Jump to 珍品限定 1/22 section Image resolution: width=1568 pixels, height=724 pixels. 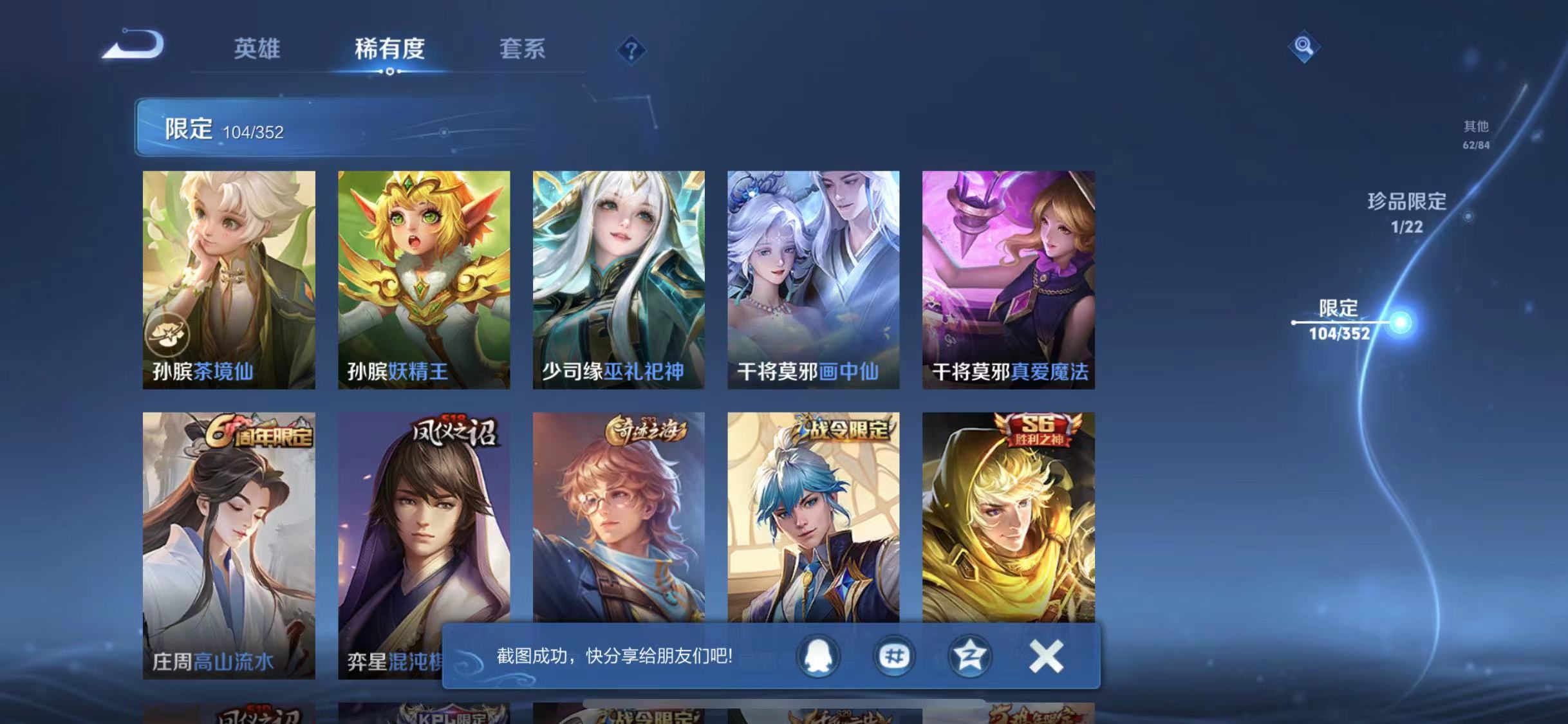pyautogui.click(x=1407, y=213)
